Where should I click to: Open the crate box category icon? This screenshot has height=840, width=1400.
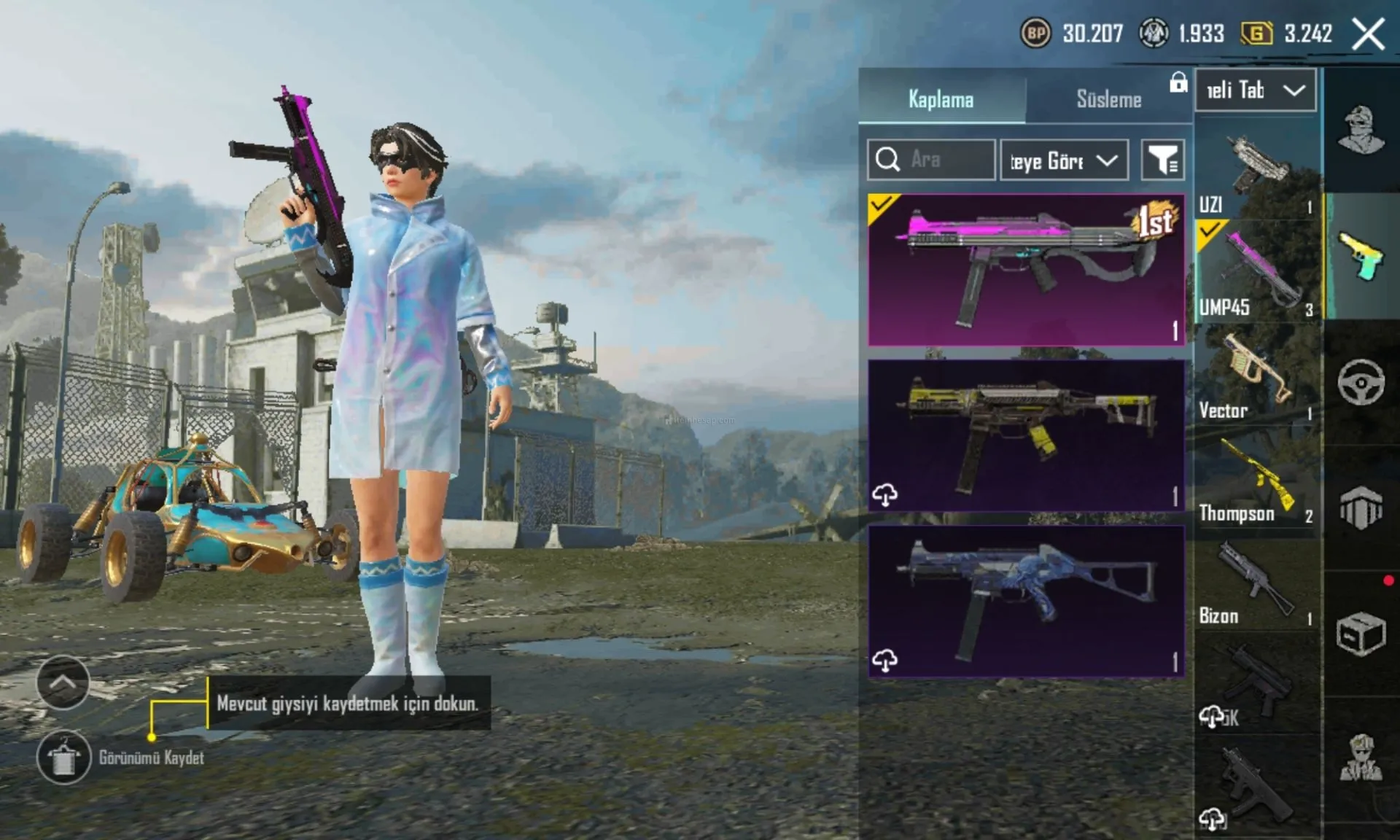point(1361,633)
